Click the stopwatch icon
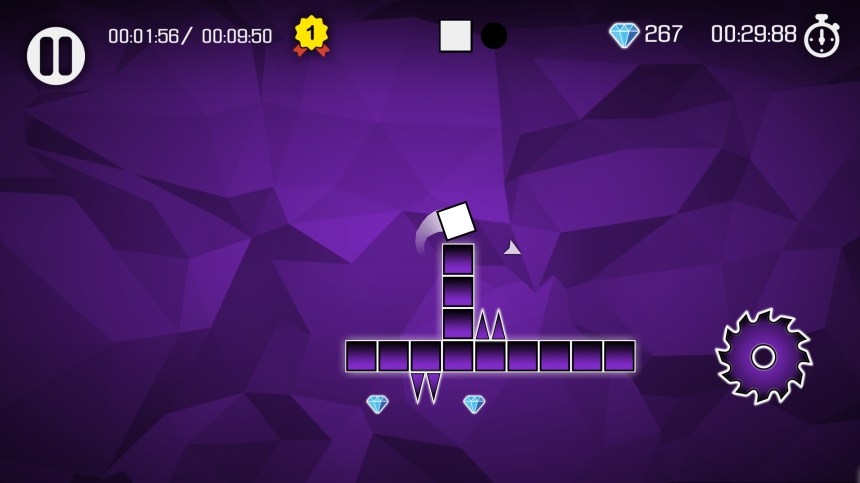 point(822,36)
